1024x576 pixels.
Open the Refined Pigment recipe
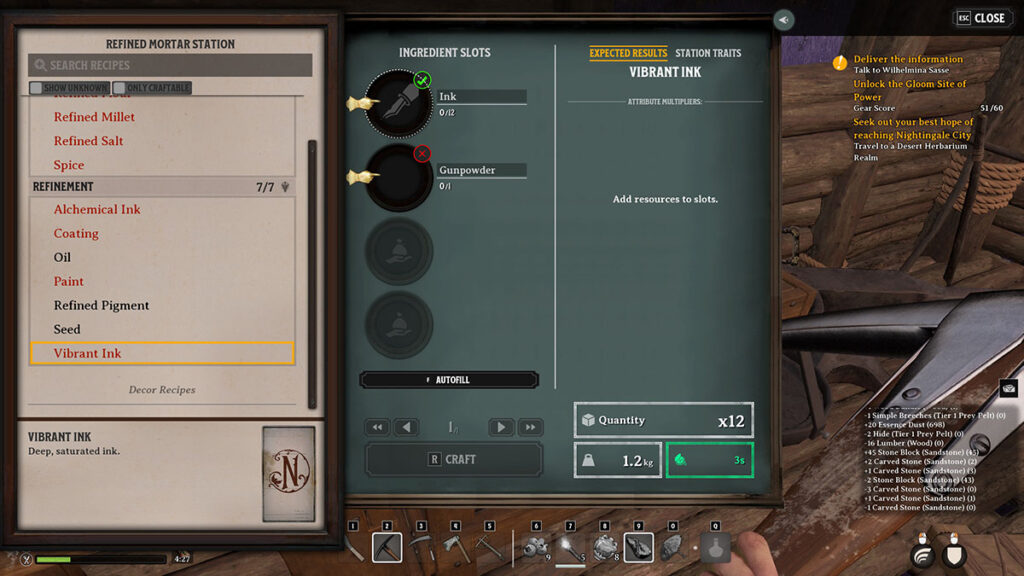pyautogui.click(x=101, y=305)
